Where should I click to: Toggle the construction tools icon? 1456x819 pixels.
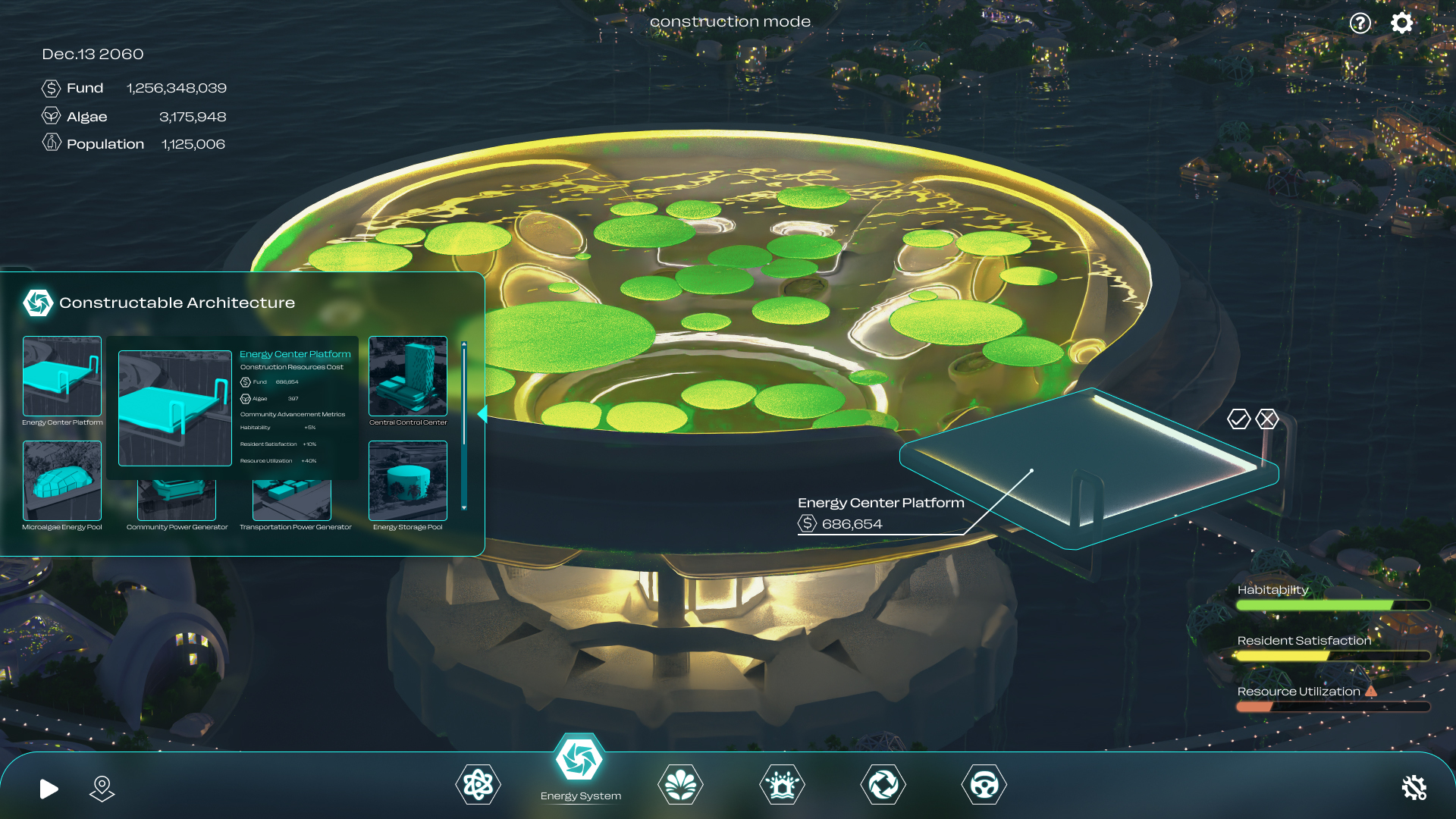point(1414,788)
